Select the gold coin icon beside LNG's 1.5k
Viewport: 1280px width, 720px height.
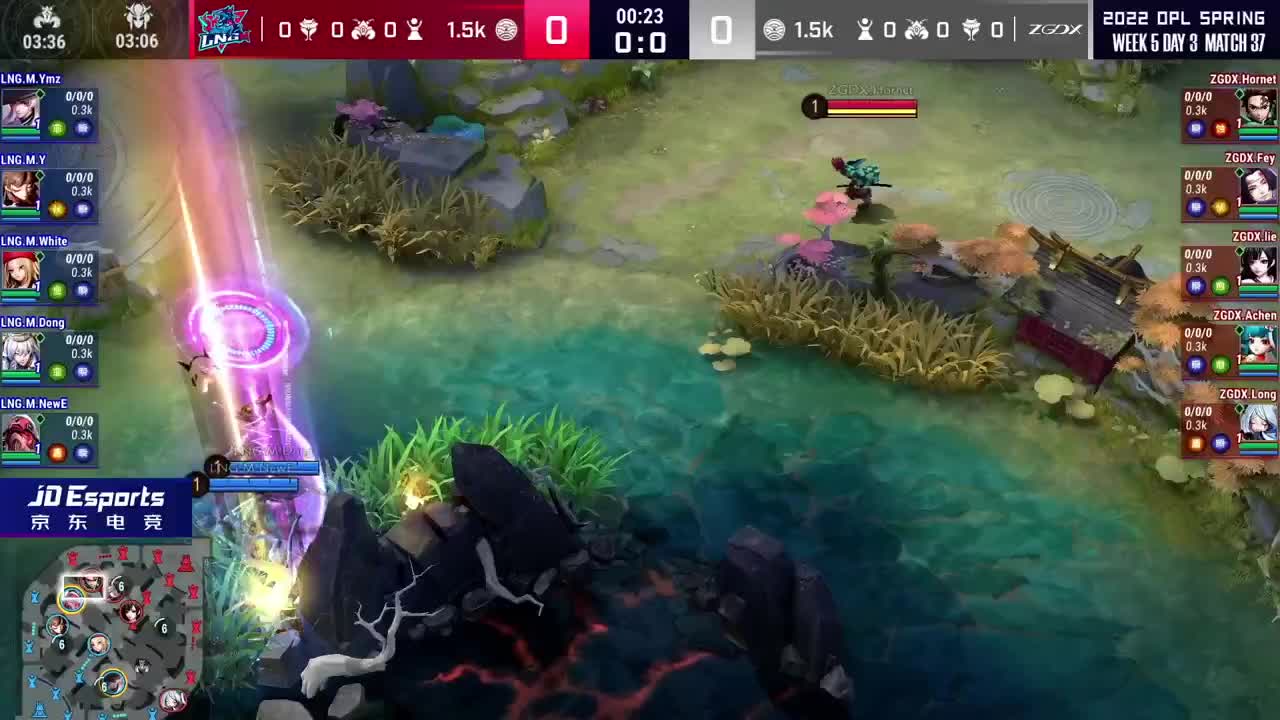click(505, 27)
